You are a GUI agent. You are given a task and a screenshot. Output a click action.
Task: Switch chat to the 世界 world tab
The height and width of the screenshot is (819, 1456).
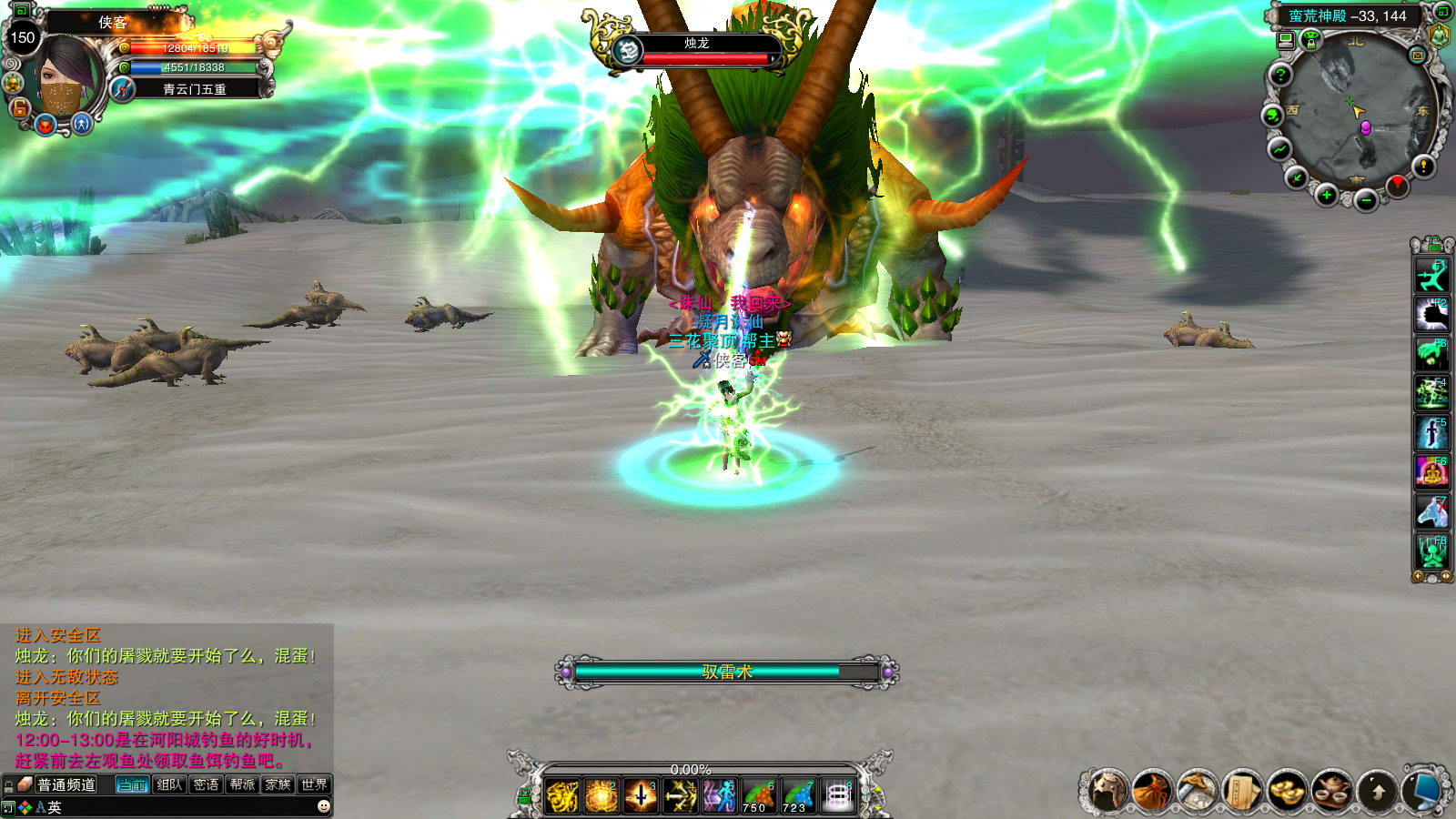coord(314,784)
